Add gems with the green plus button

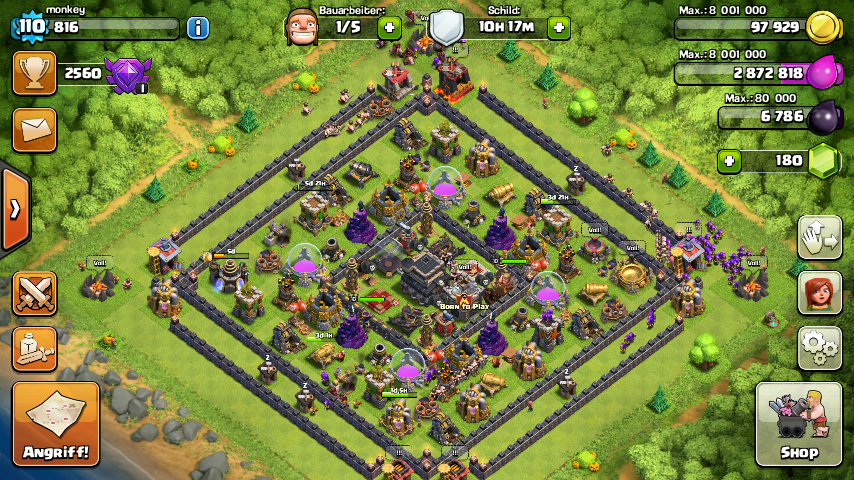point(728,160)
